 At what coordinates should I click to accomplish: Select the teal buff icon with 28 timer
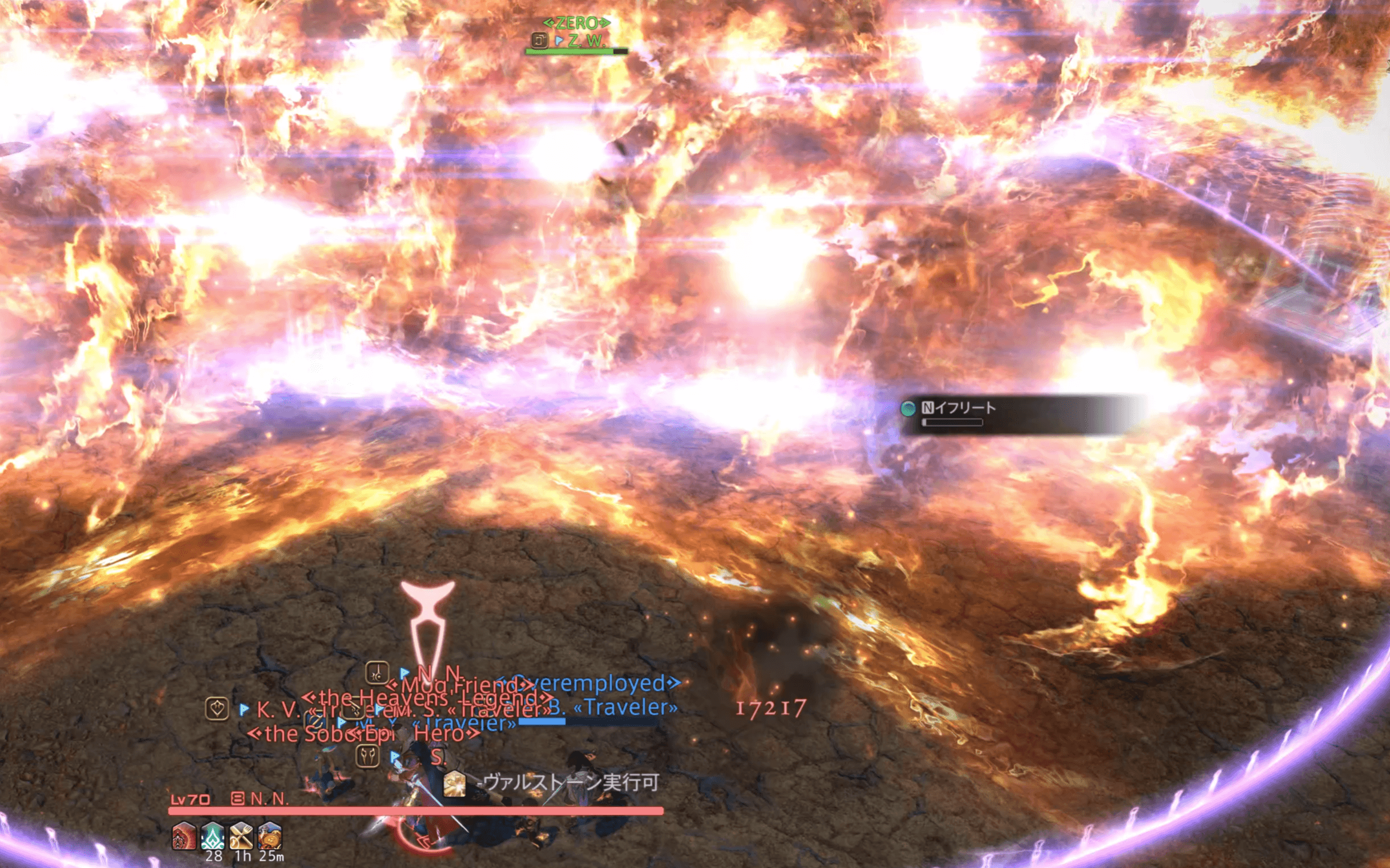click(212, 836)
